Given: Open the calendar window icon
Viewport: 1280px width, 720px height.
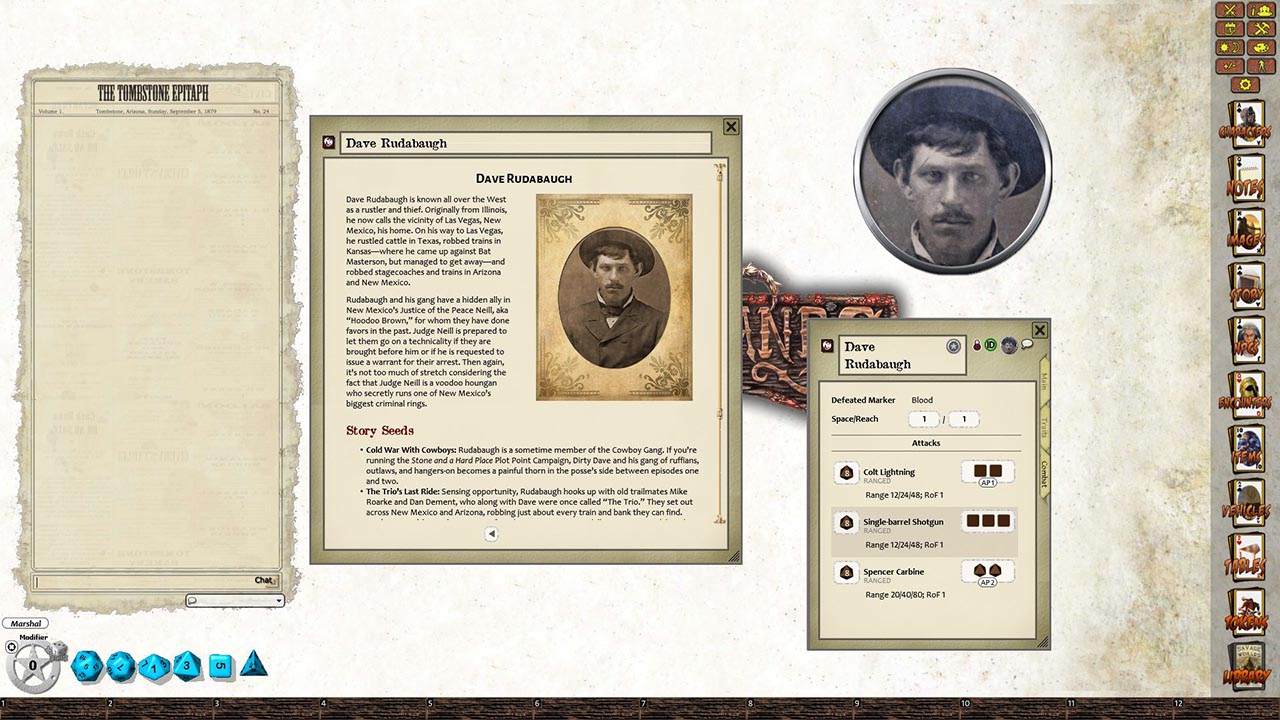Looking at the screenshot, I should pos(1231,28).
